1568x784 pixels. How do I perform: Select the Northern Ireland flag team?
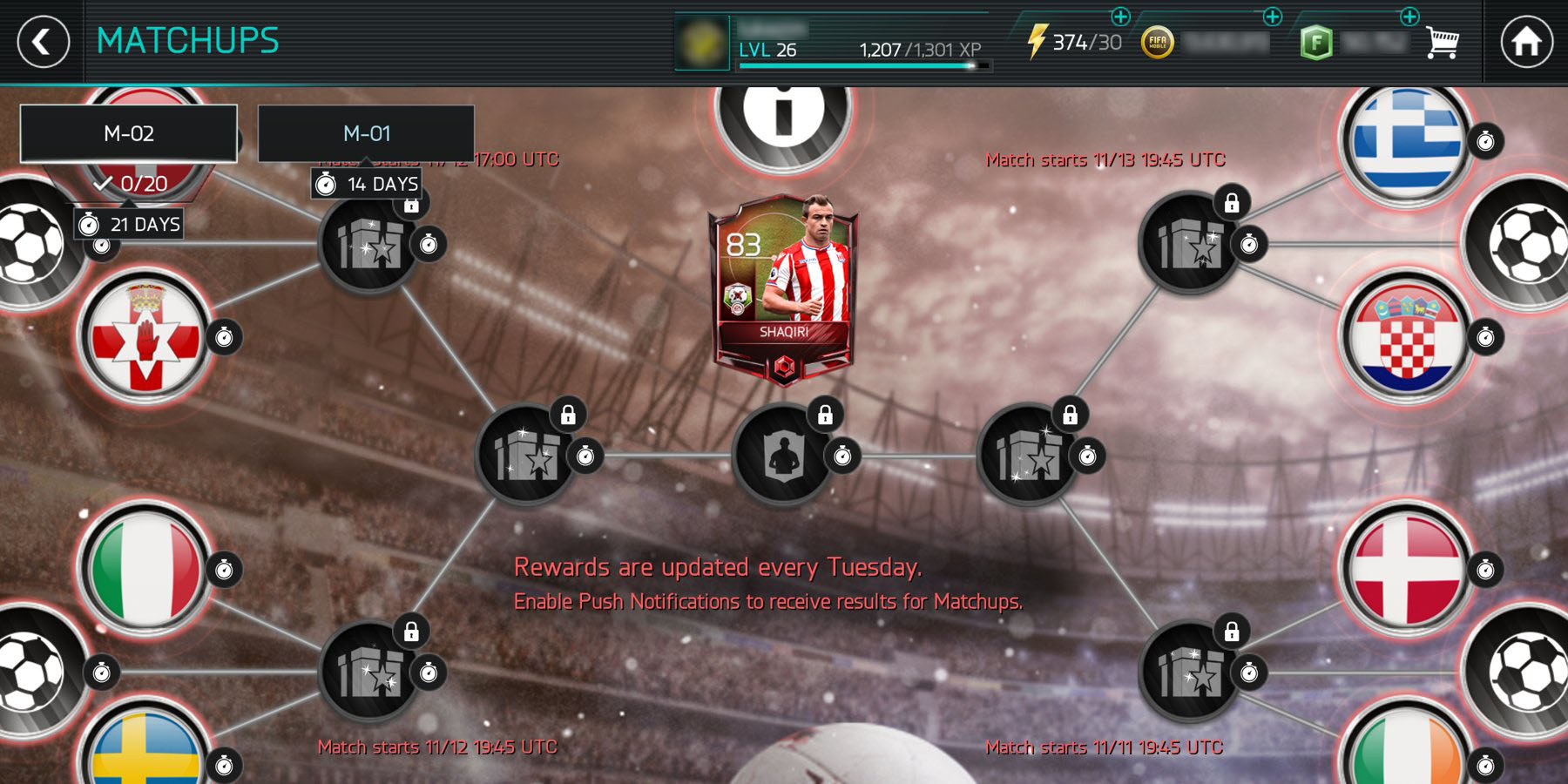145,337
